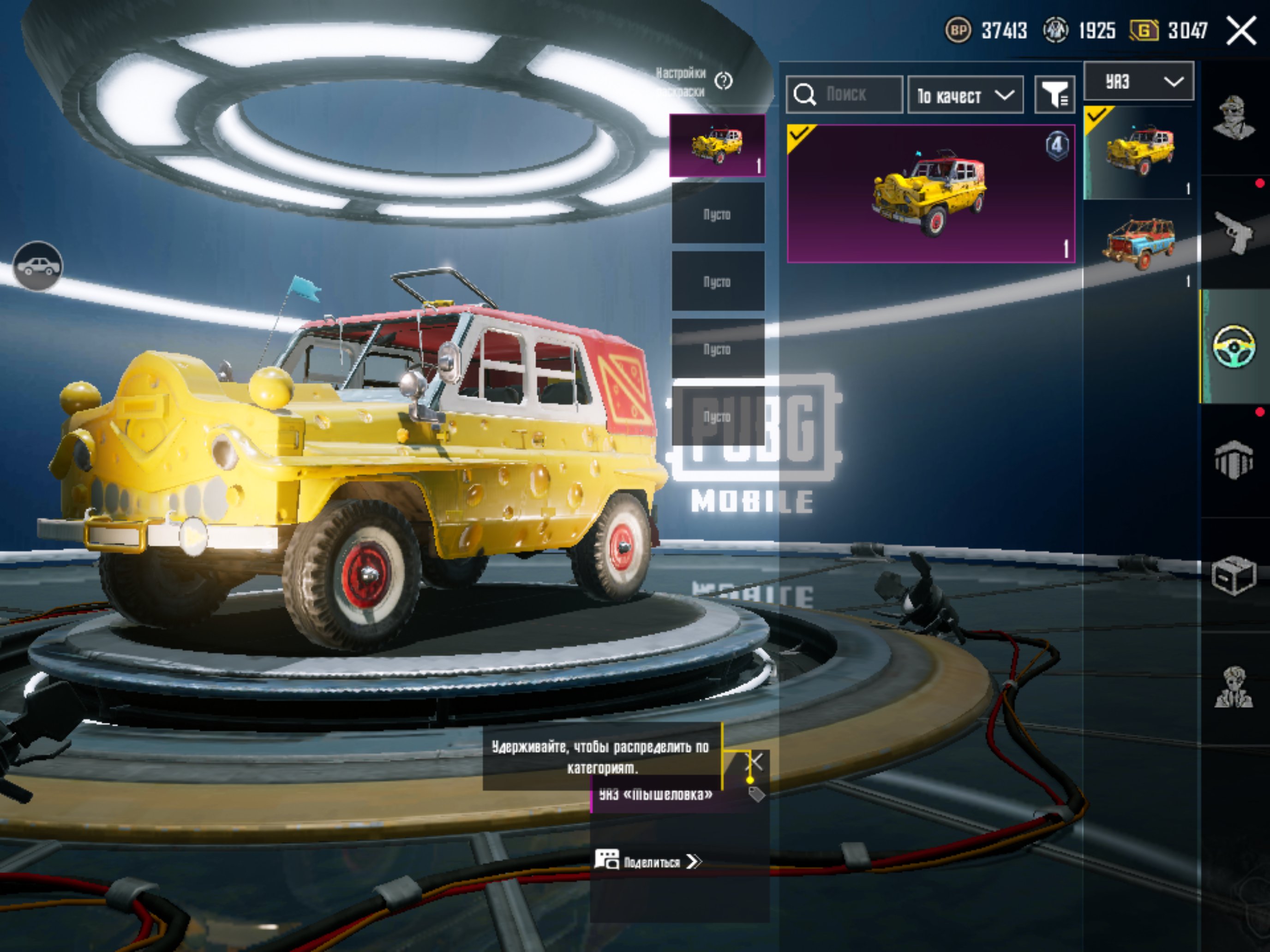The width and height of the screenshot is (1270, 952).
Task: Open the paint settings help question mark
Action: pyautogui.click(x=724, y=82)
